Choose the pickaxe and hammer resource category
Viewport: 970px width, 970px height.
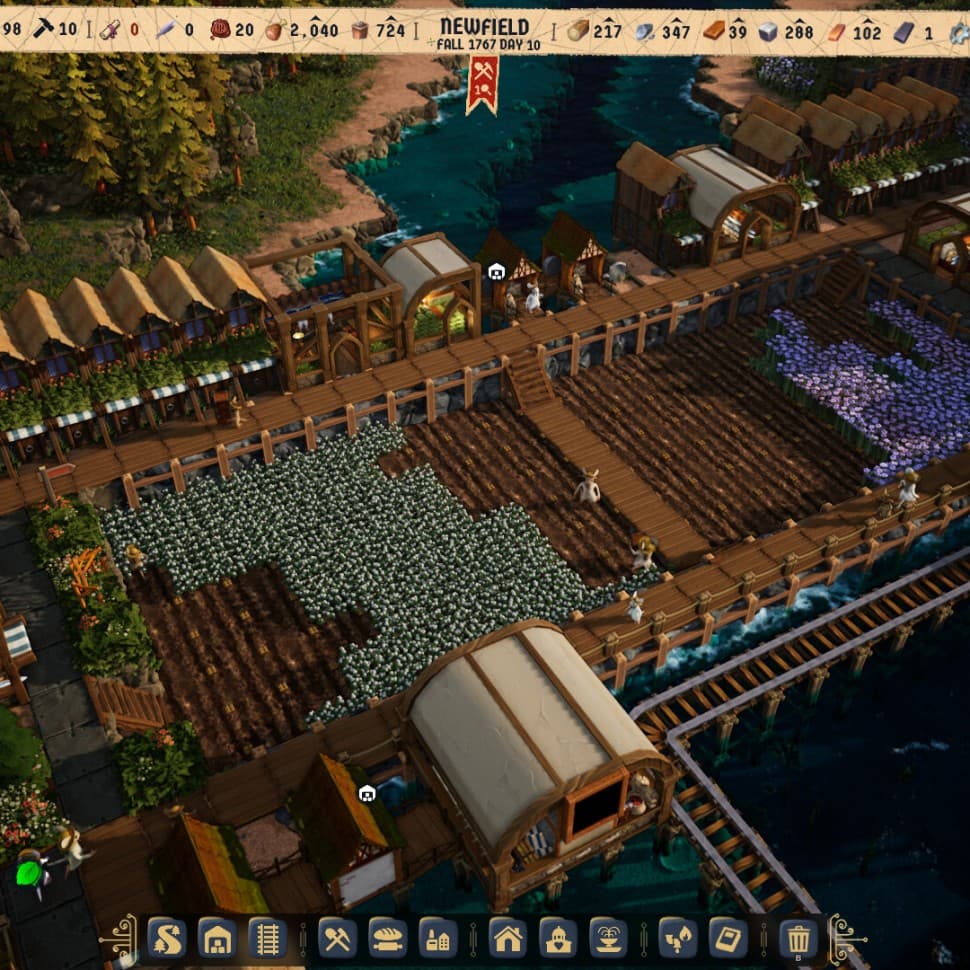(338, 939)
